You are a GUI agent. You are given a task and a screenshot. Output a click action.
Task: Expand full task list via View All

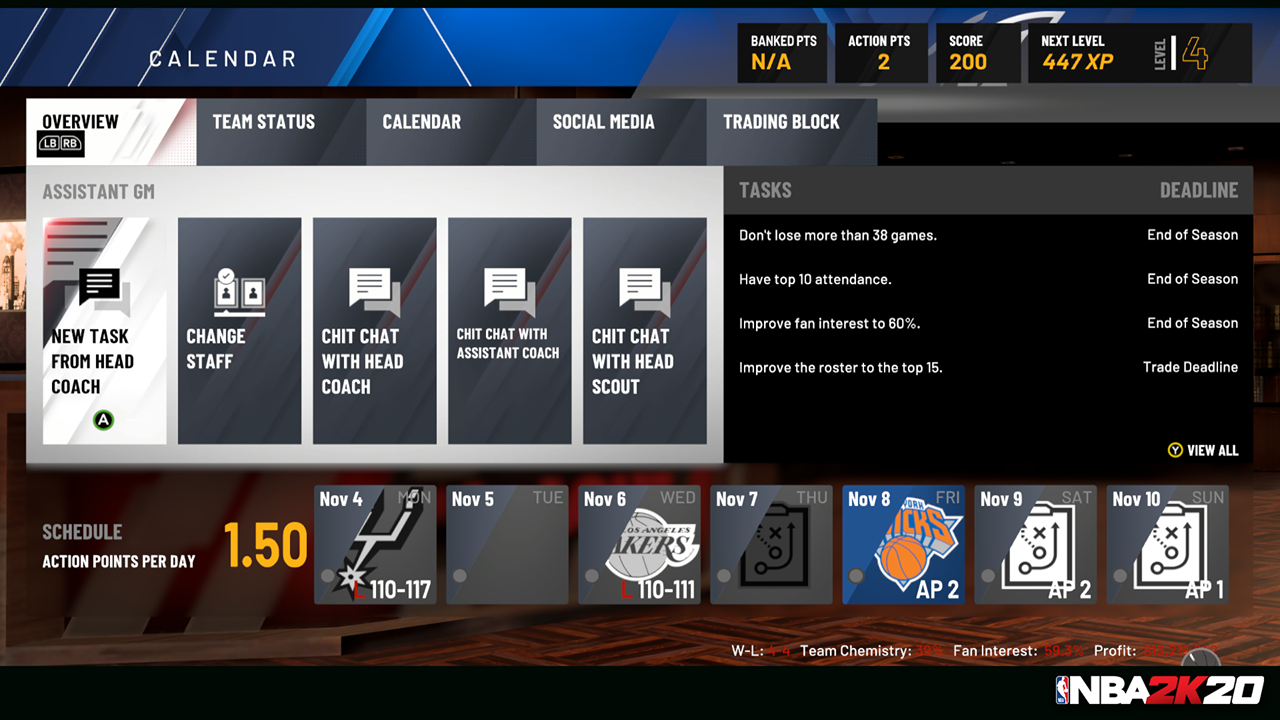(x=1203, y=450)
